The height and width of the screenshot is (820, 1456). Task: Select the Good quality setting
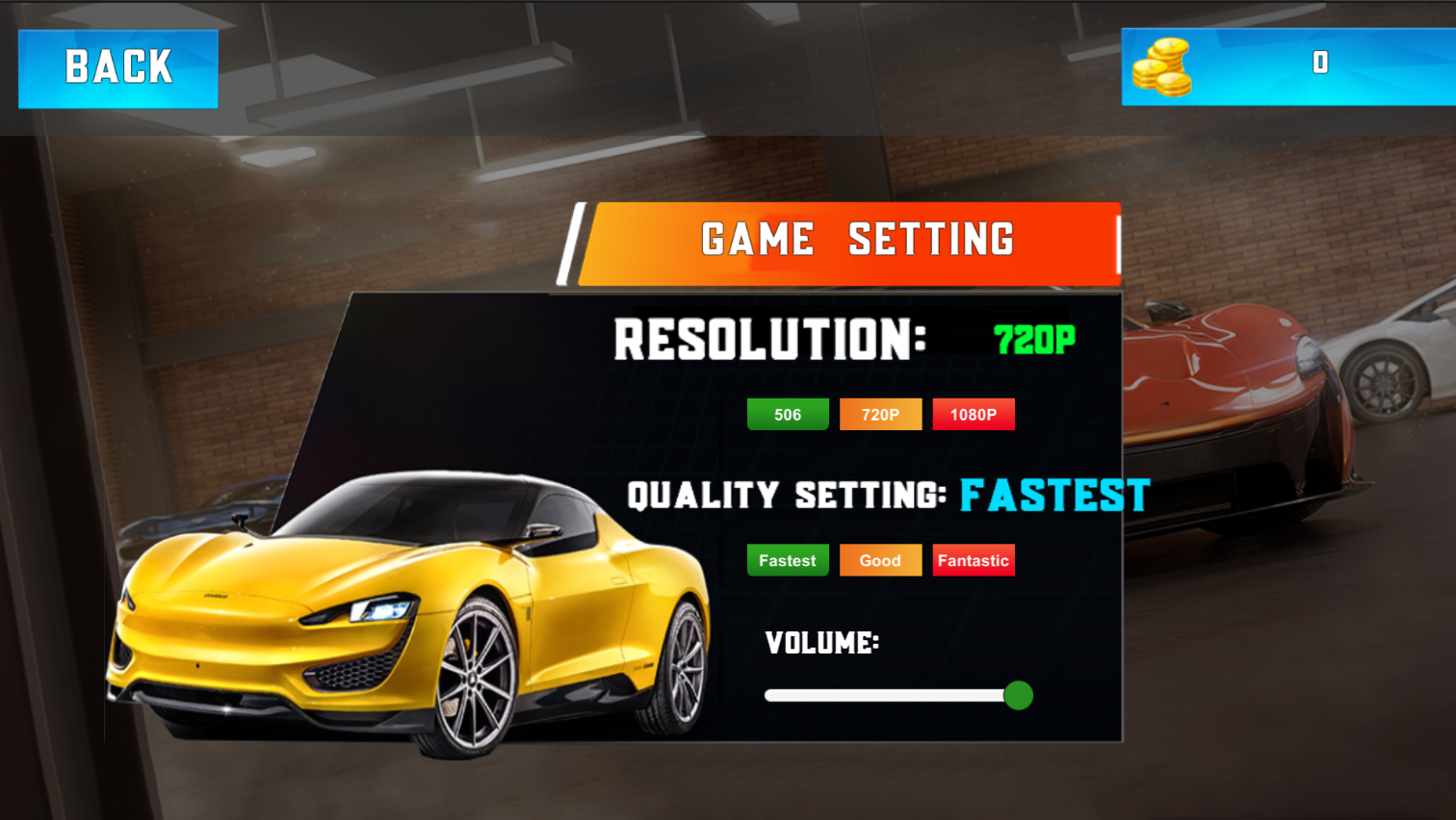click(880, 559)
